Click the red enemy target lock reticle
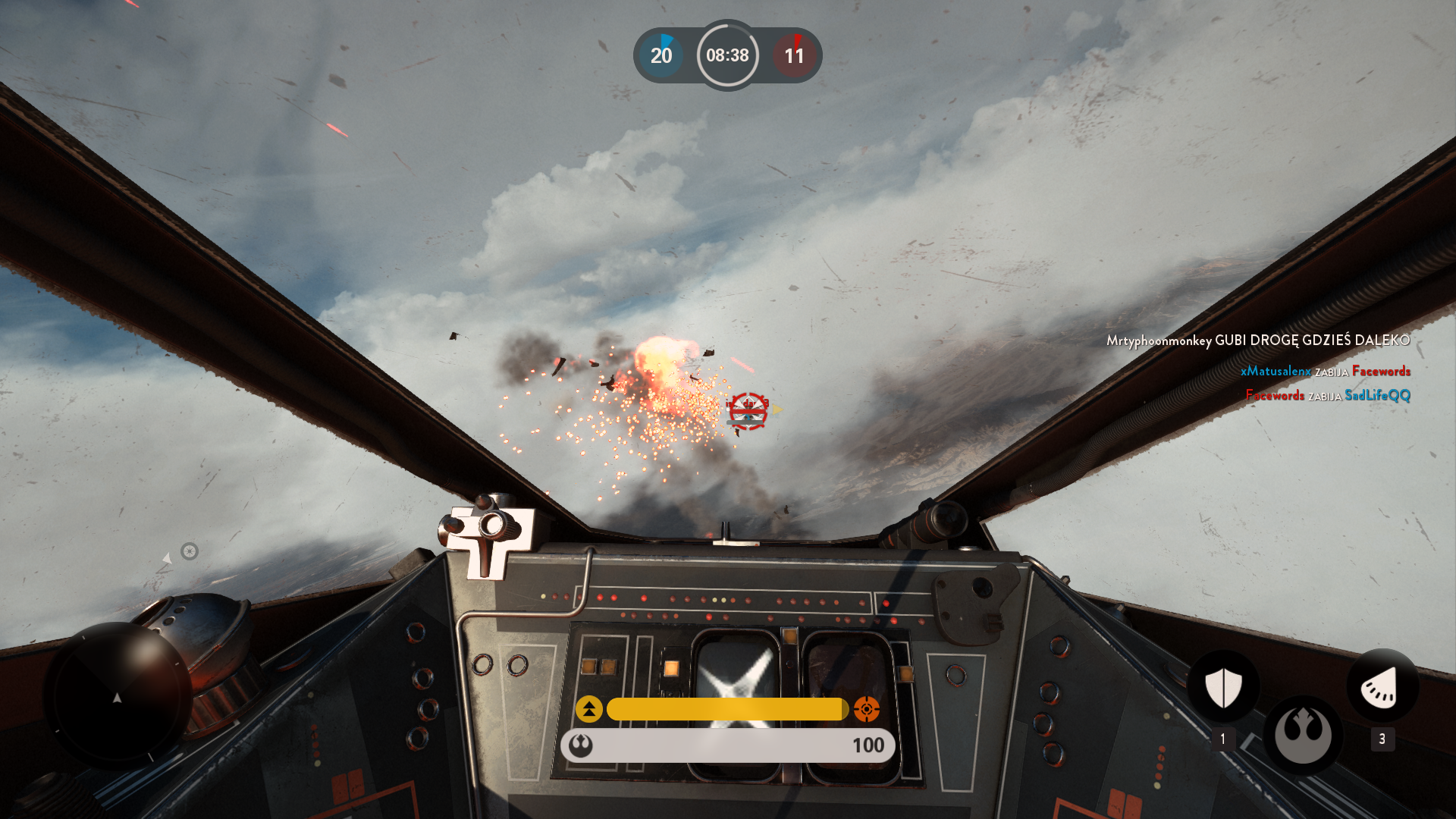 click(x=748, y=411)
